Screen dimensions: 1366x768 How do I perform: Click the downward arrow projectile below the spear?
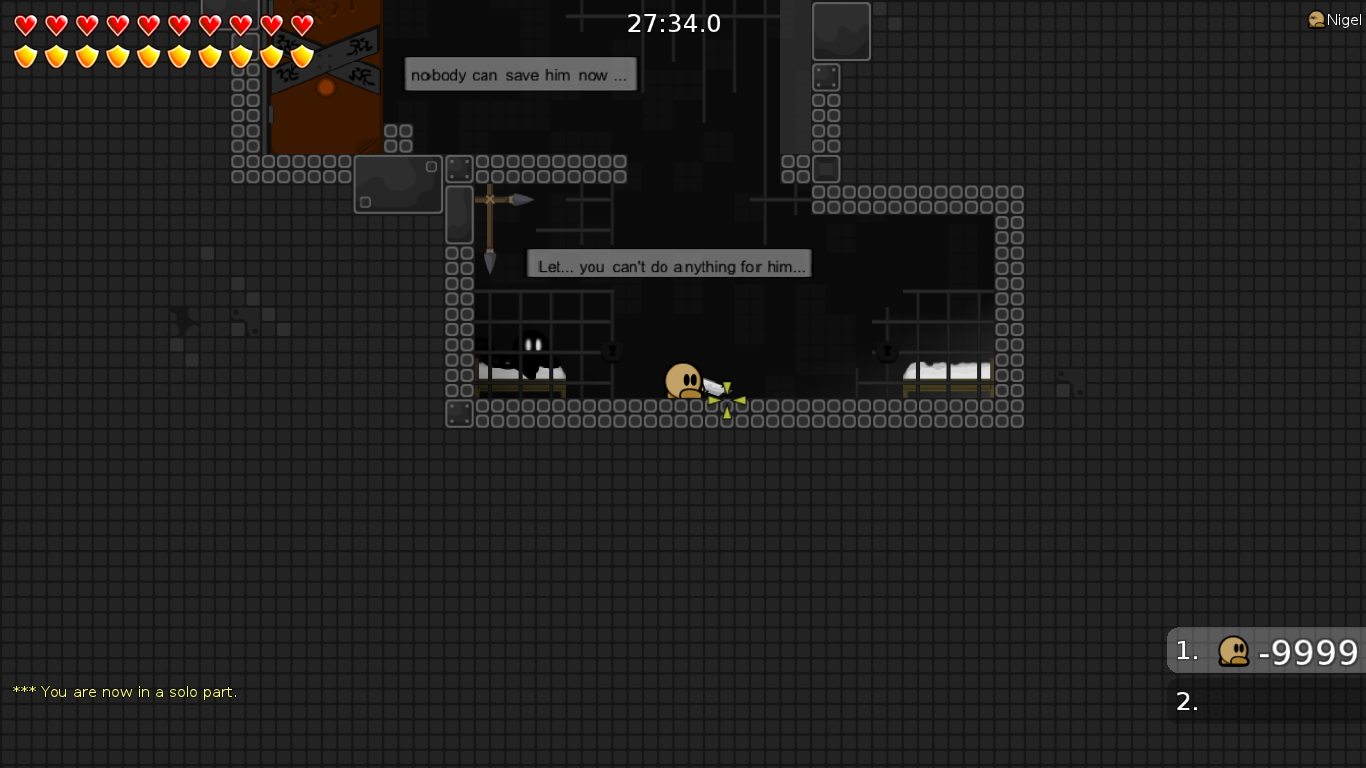click(x=489, y=264)
